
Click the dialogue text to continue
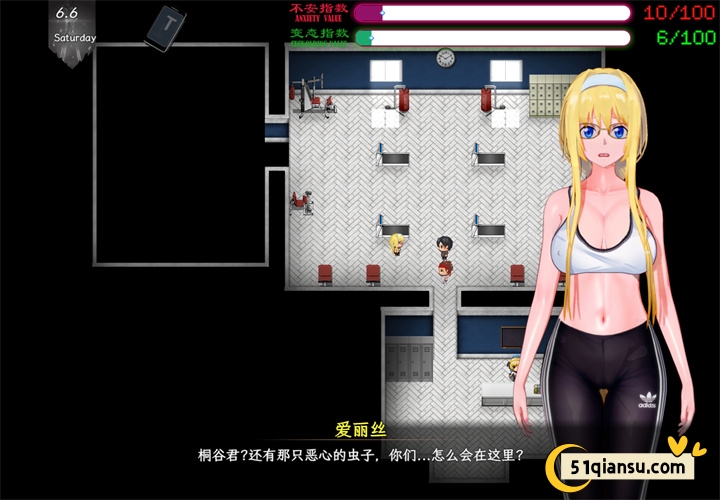tap(360, 453)
